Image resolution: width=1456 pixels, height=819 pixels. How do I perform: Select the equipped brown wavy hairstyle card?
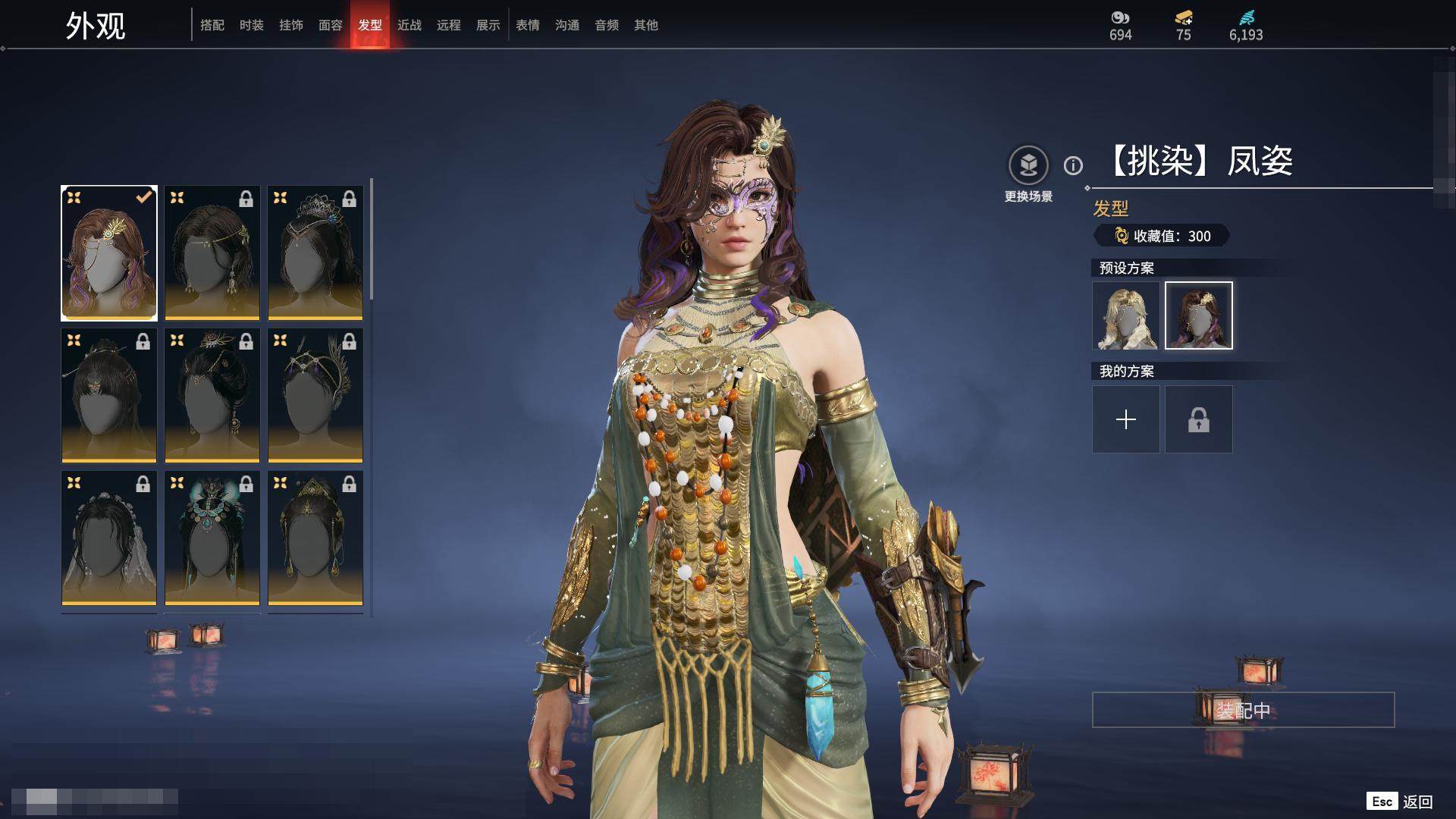pyautogui.click(x=109, y=253)
